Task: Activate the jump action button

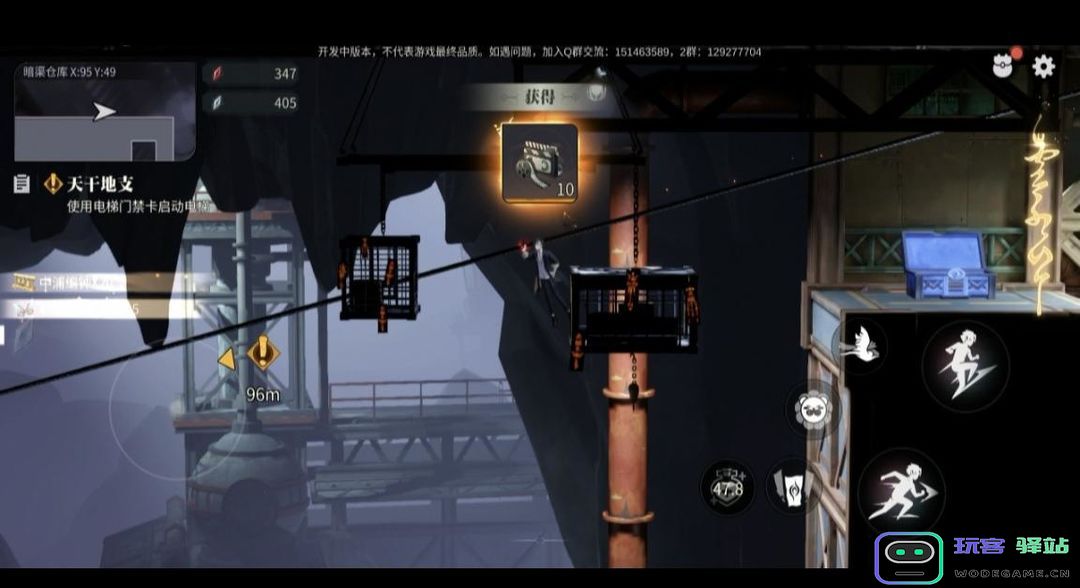Action: pos(964,367)
